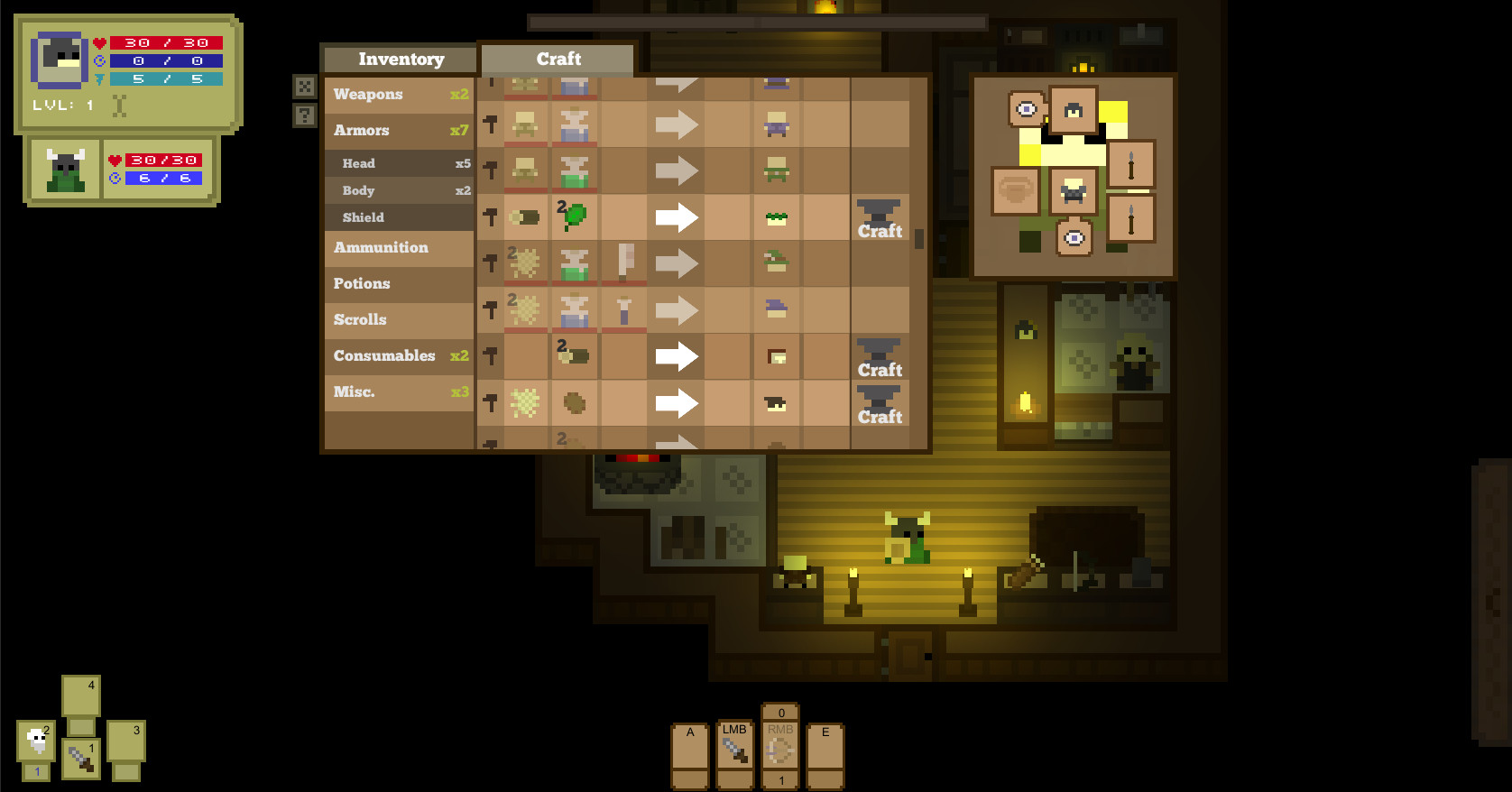Select the equipped body armor icon

tap(1074, 191)
